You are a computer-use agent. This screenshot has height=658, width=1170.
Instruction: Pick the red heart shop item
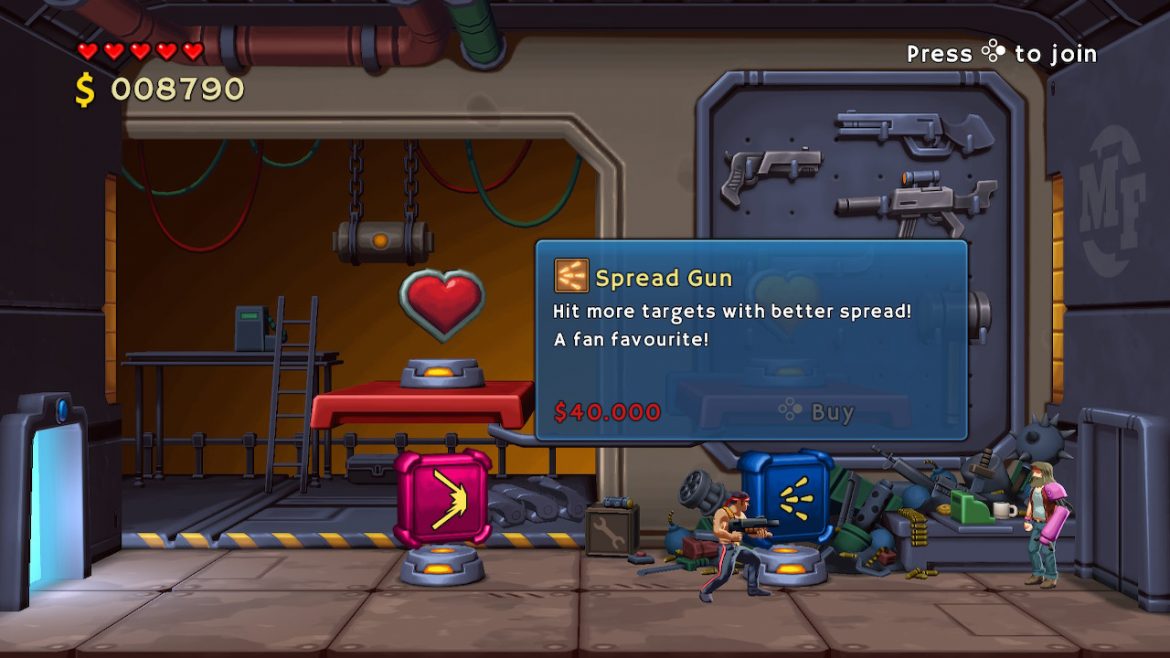[441, 303]
